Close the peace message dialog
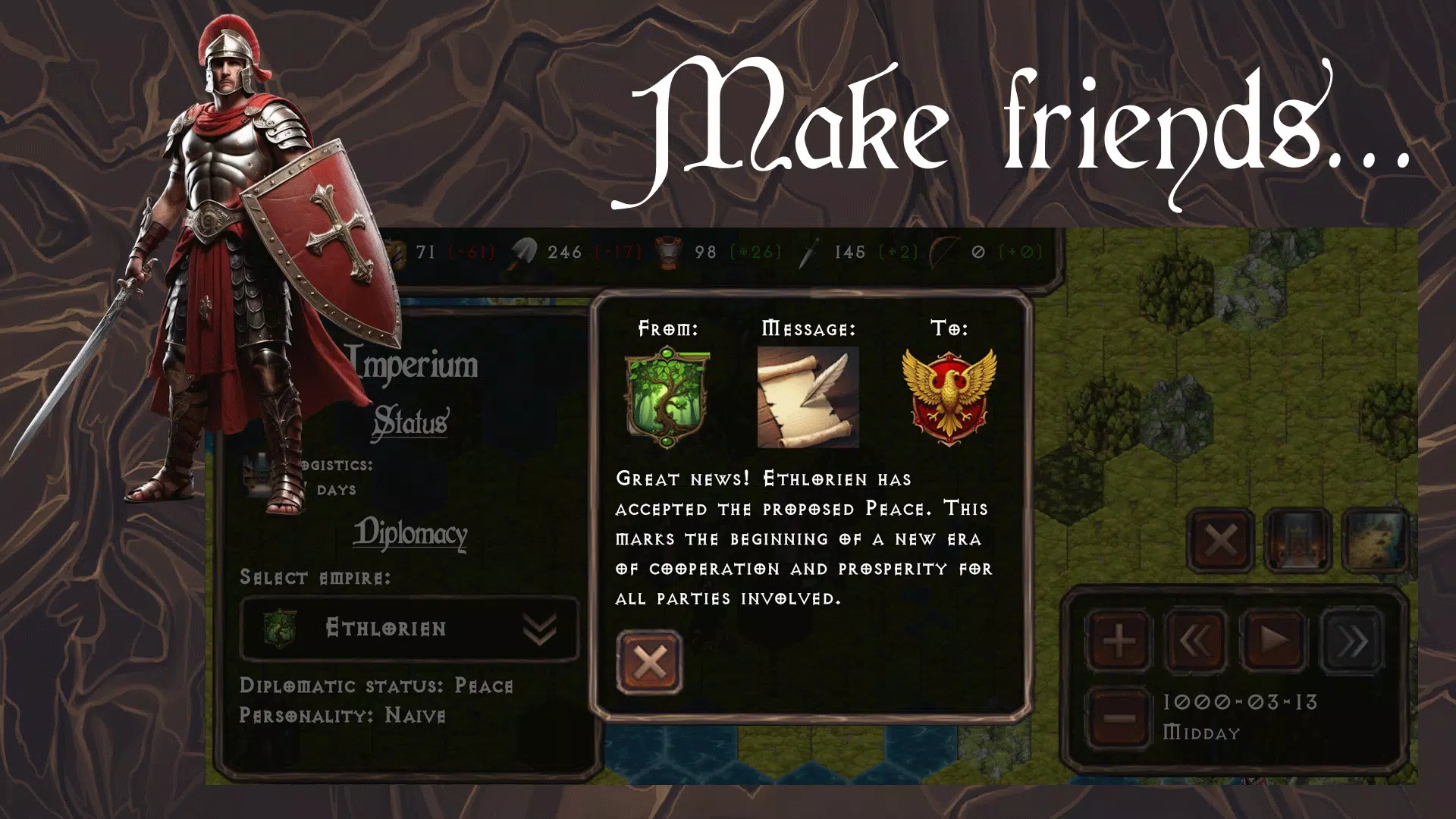The height and width of the screenshot is (819, 1456). tap(649, 662)
